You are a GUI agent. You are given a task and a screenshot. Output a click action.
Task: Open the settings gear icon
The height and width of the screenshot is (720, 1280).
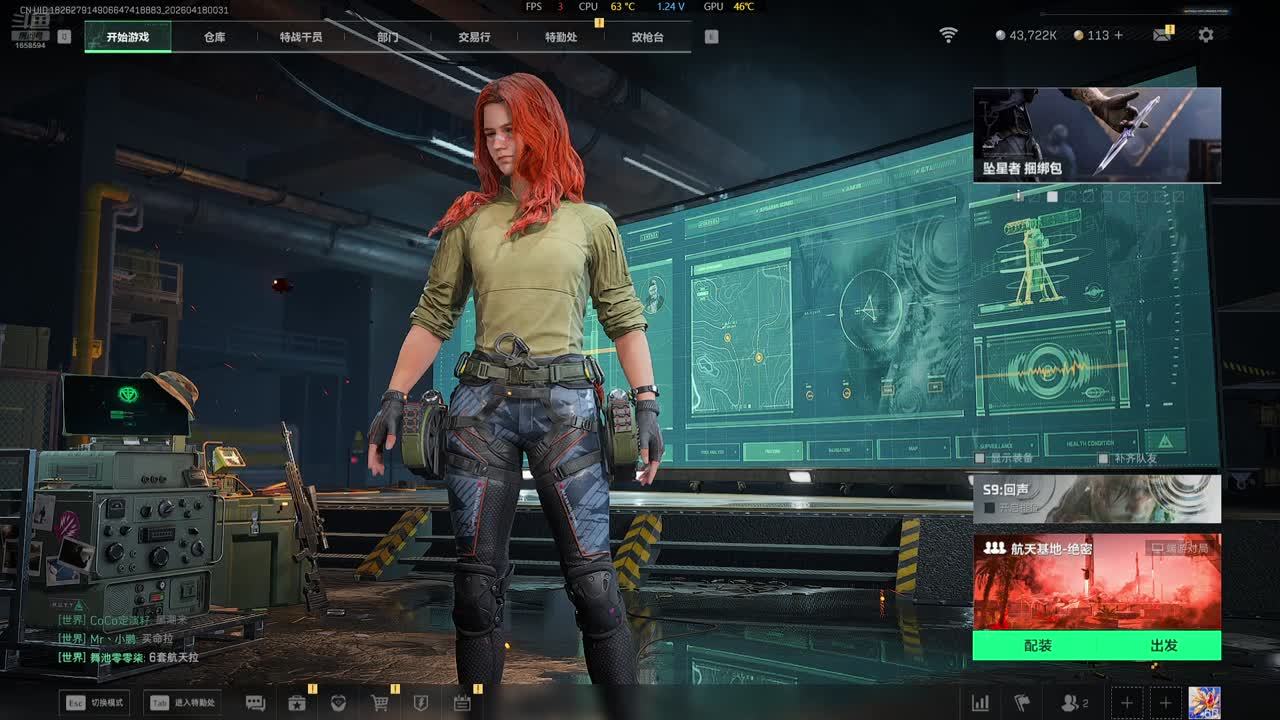click(1206, 35)
